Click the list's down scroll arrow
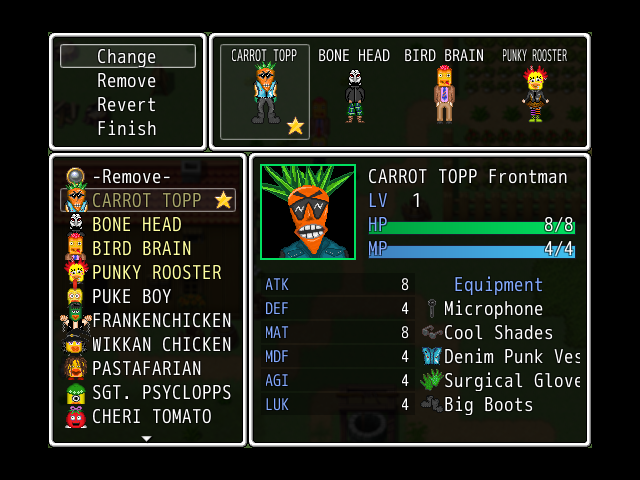Screen dimensions: 640x480 point(147,438)
